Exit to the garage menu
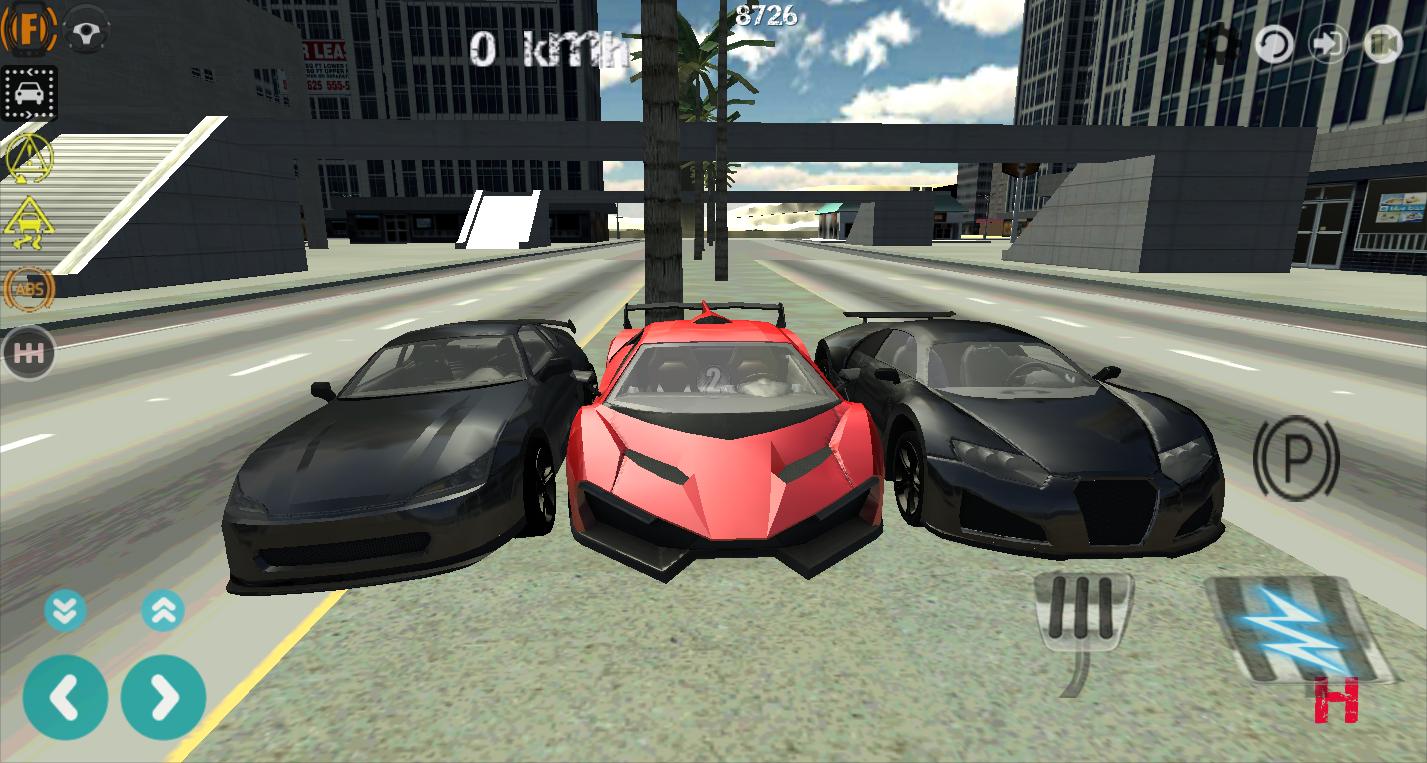This screenshot has width=1427, height=763. point(1330,44)
